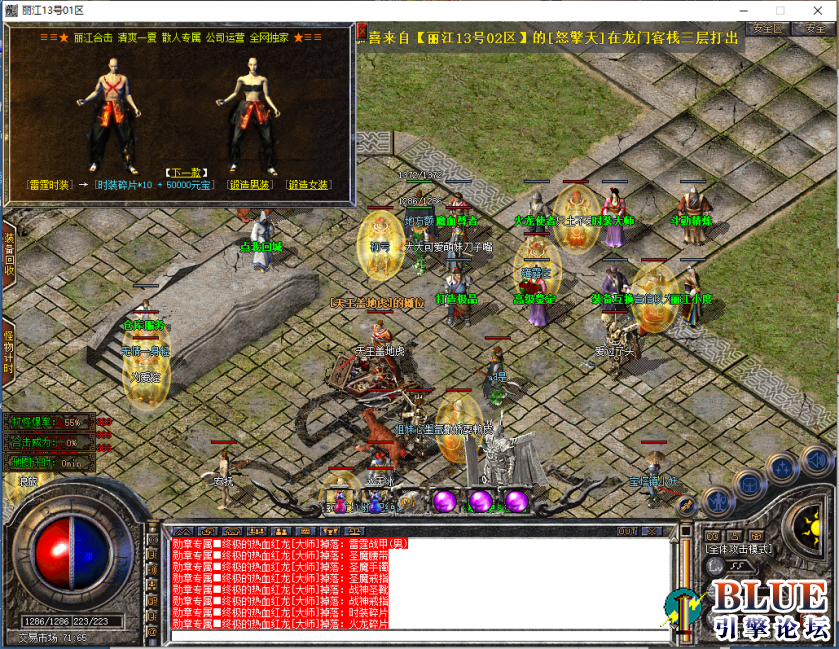Click the 安全区 button at top right
Image resolution: width=839 pixels, height=649 pixels.
[x=768, y=29]
